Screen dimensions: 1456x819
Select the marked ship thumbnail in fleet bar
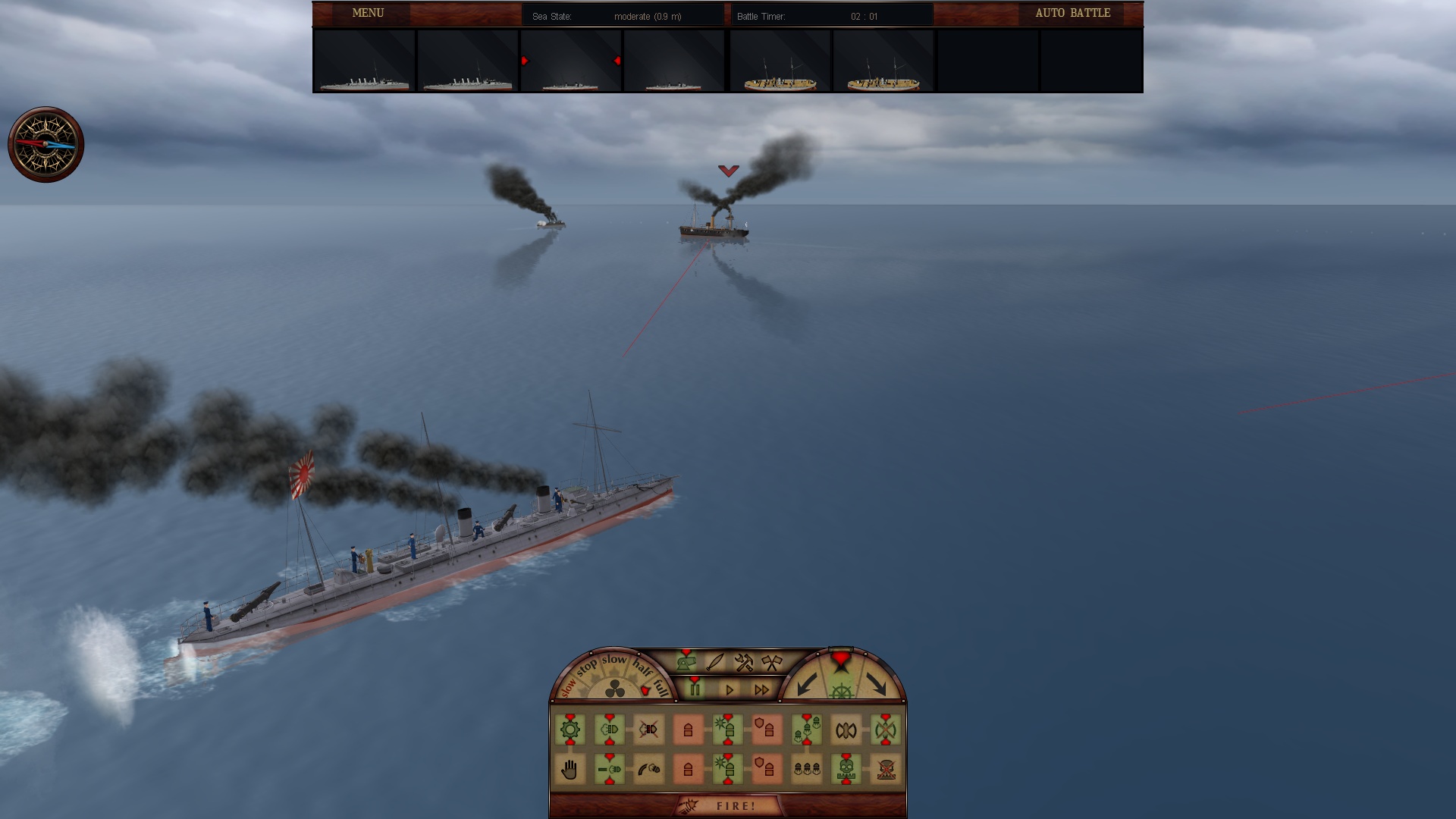click(570, 61)
